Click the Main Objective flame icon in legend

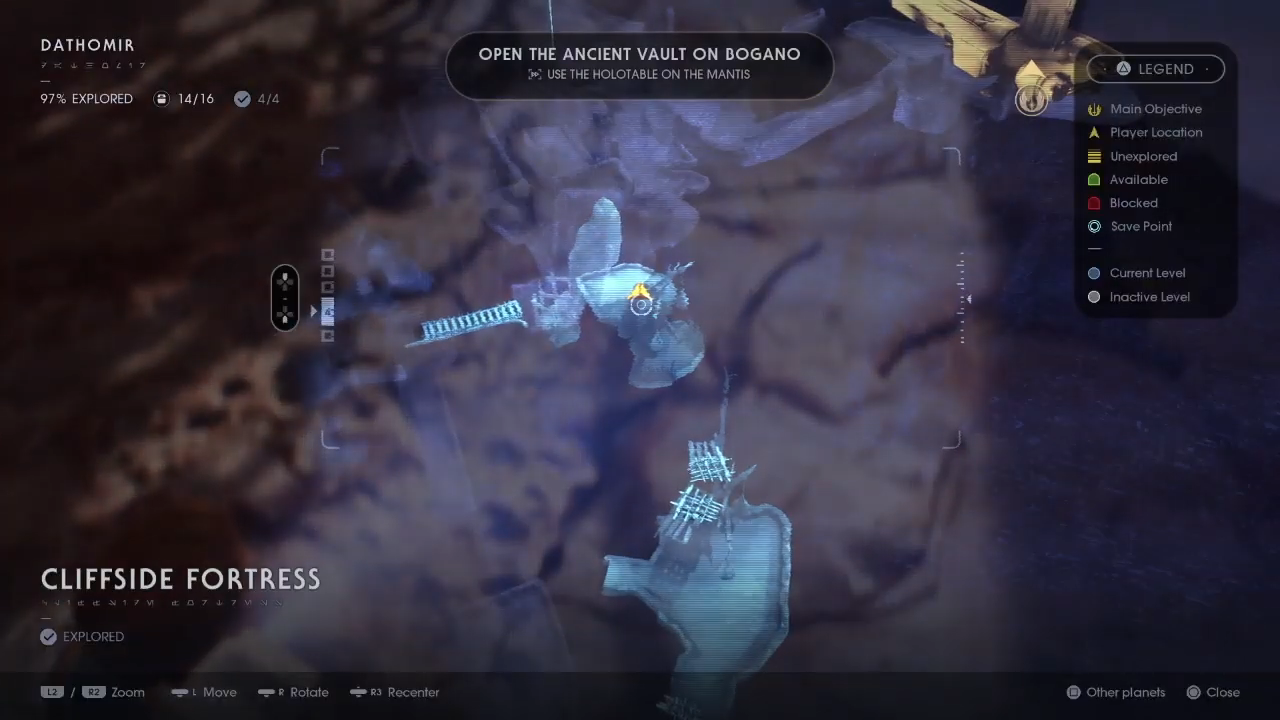[x=1094, y=109]
